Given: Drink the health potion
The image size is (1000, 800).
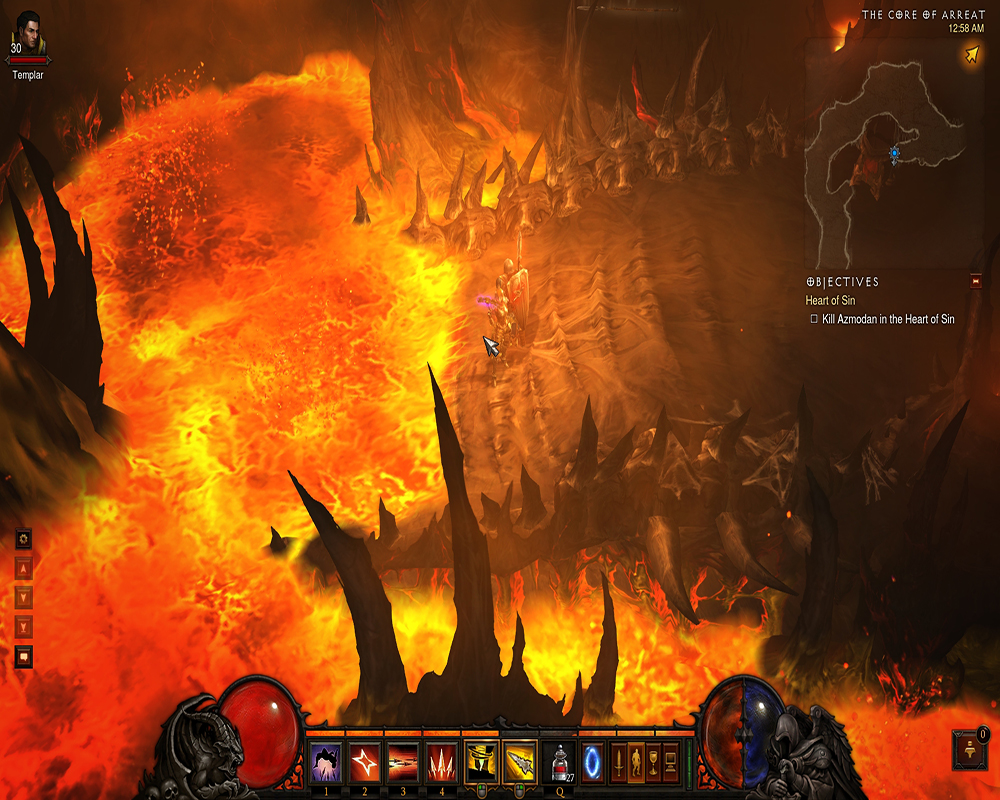Looking at the screenshot, I should click(x=559, y=762).
